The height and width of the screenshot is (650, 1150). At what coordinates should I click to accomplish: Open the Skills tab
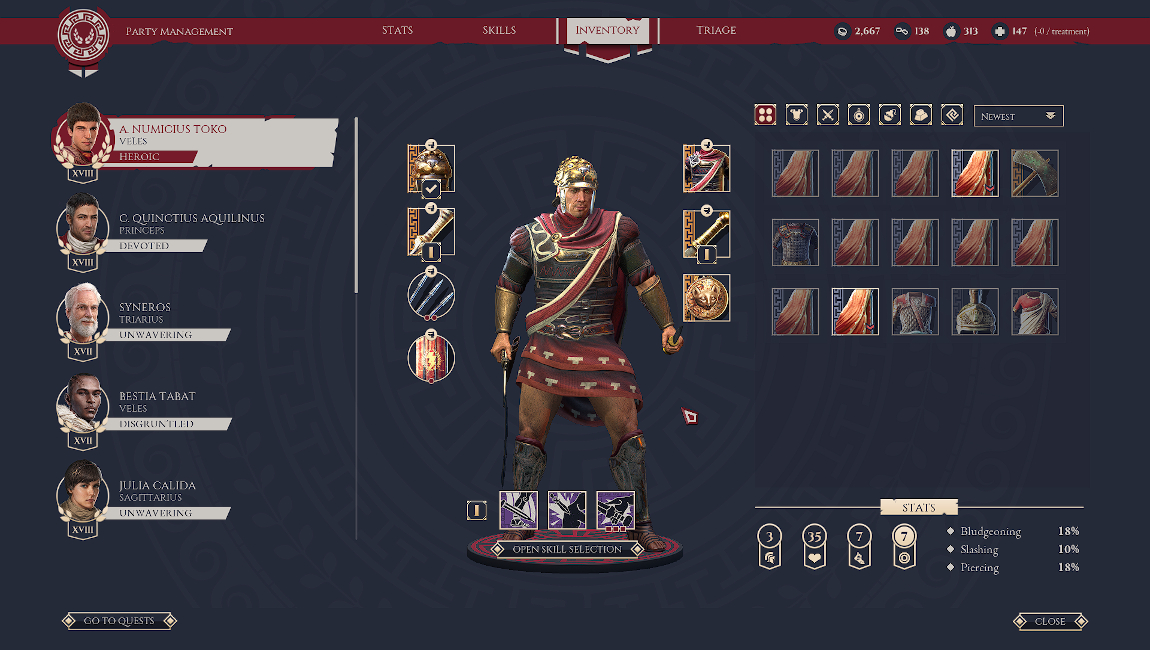[499, 30]
